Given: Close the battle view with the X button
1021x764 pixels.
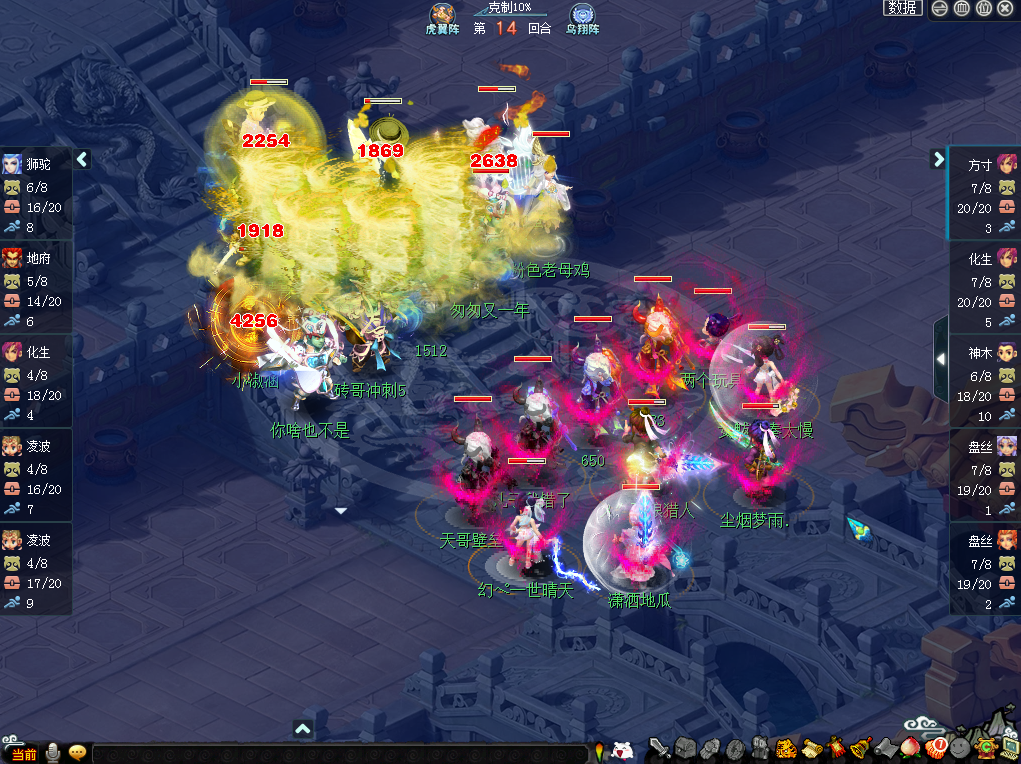Looking at the screenshot, I should pyautogui.click(x=1005, y=8).
